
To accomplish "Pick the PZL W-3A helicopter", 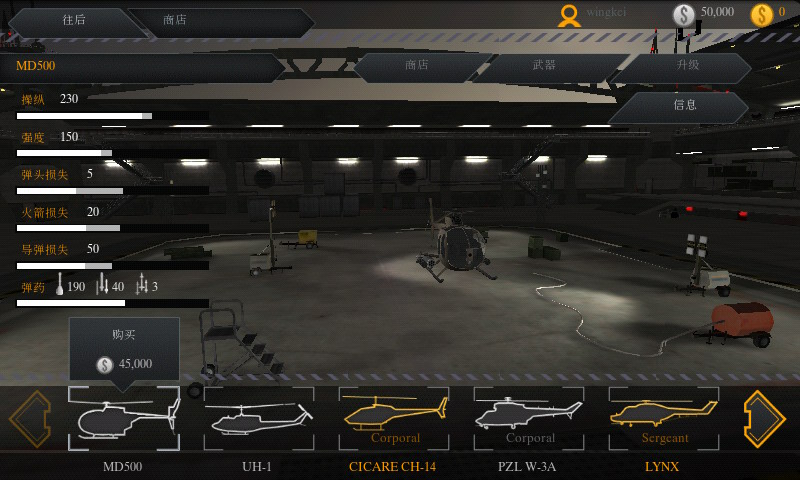I will pyautogui.click(x=529, y=418).
